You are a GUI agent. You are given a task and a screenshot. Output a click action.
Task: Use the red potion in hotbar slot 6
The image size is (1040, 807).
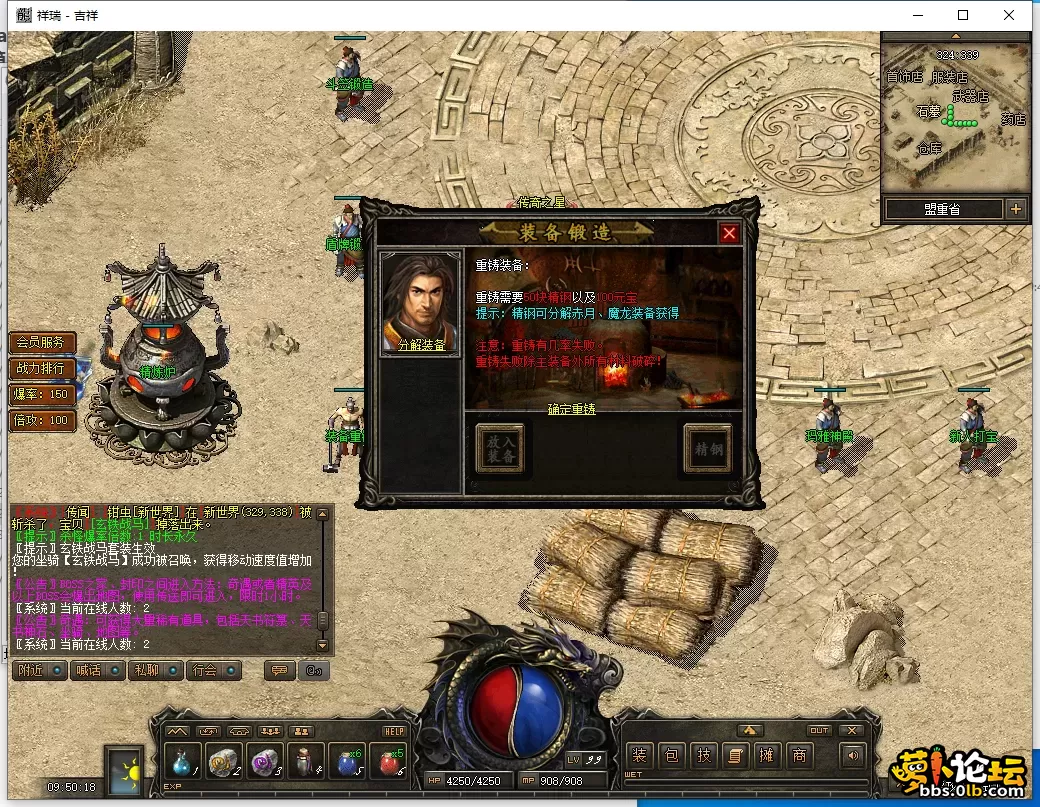pos(387,761)
